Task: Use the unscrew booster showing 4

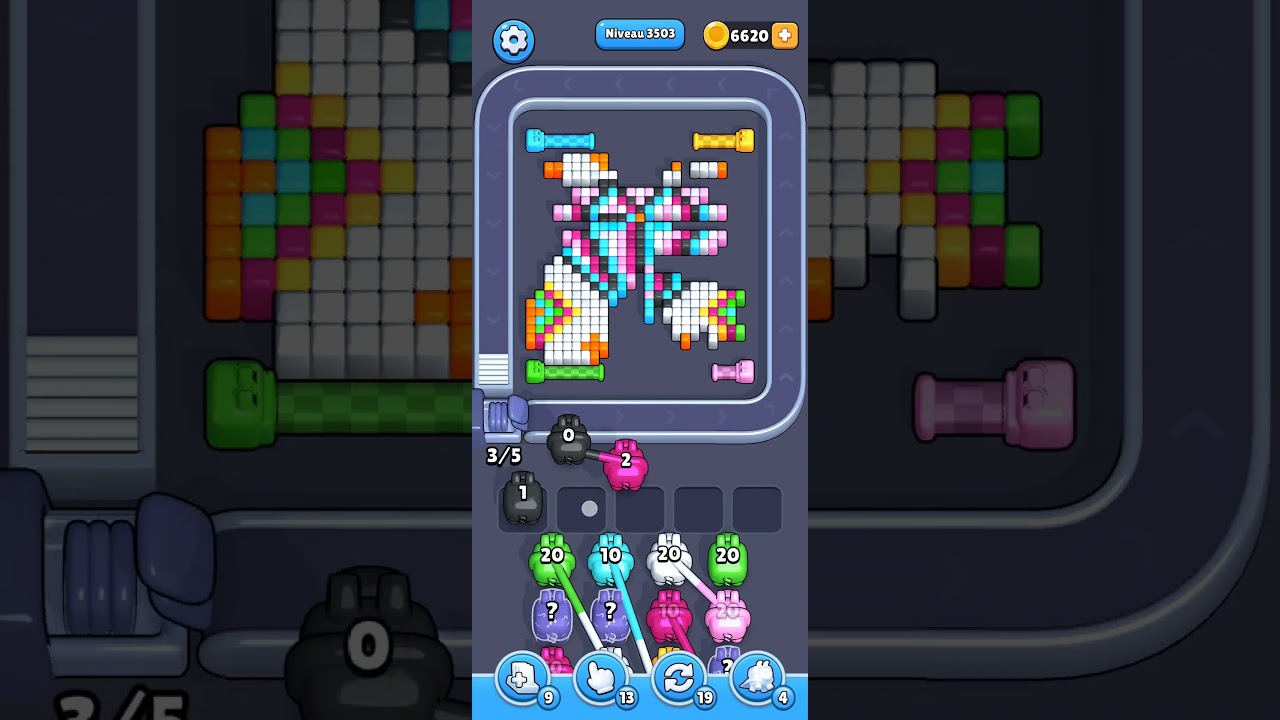Action: point(757,678)
